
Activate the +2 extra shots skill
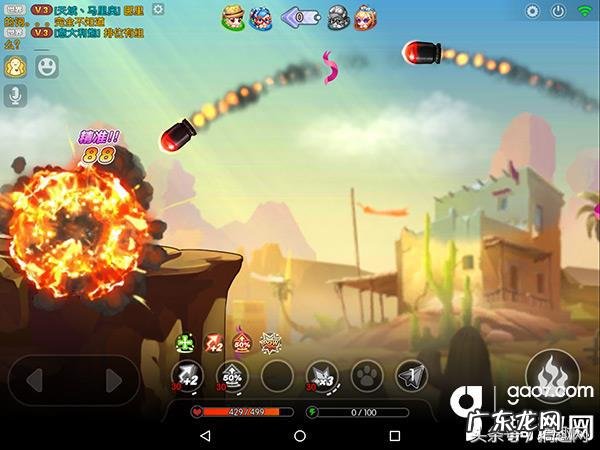[x=186, y=377]
